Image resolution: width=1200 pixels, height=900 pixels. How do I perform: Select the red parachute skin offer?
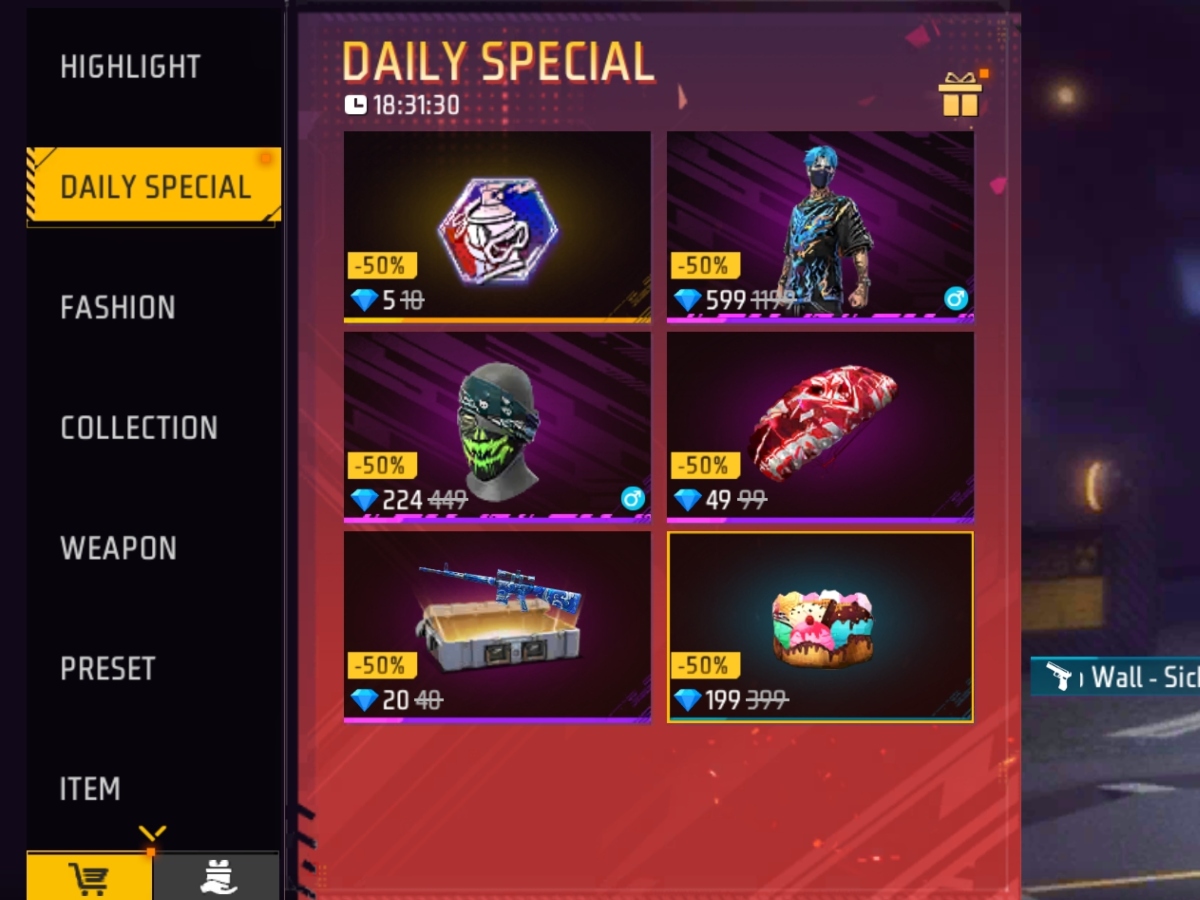[x=820, y=426]
